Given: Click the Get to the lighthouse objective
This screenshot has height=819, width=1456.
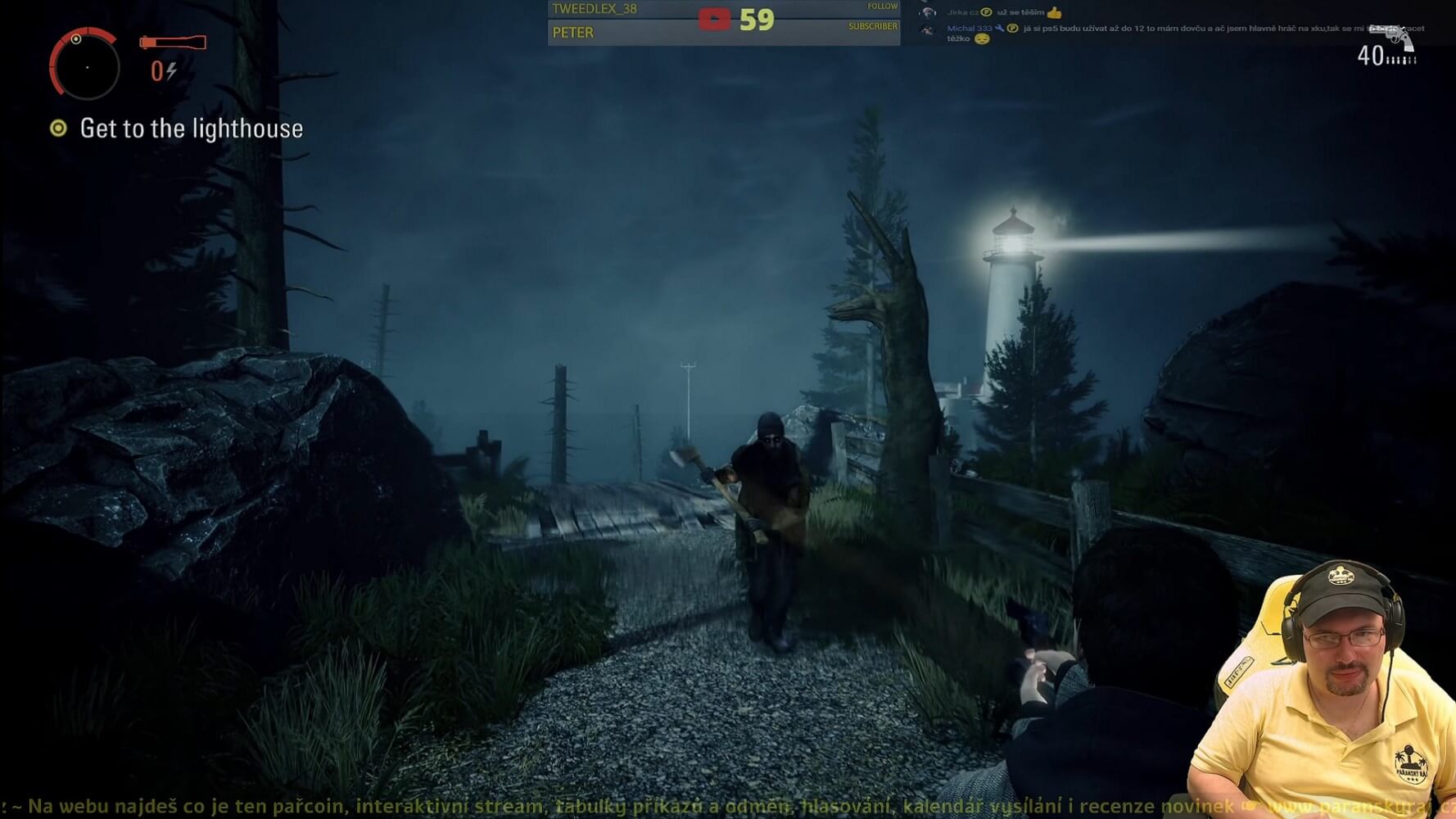Looking at the screenshot, I should click(x=190, y=129).
